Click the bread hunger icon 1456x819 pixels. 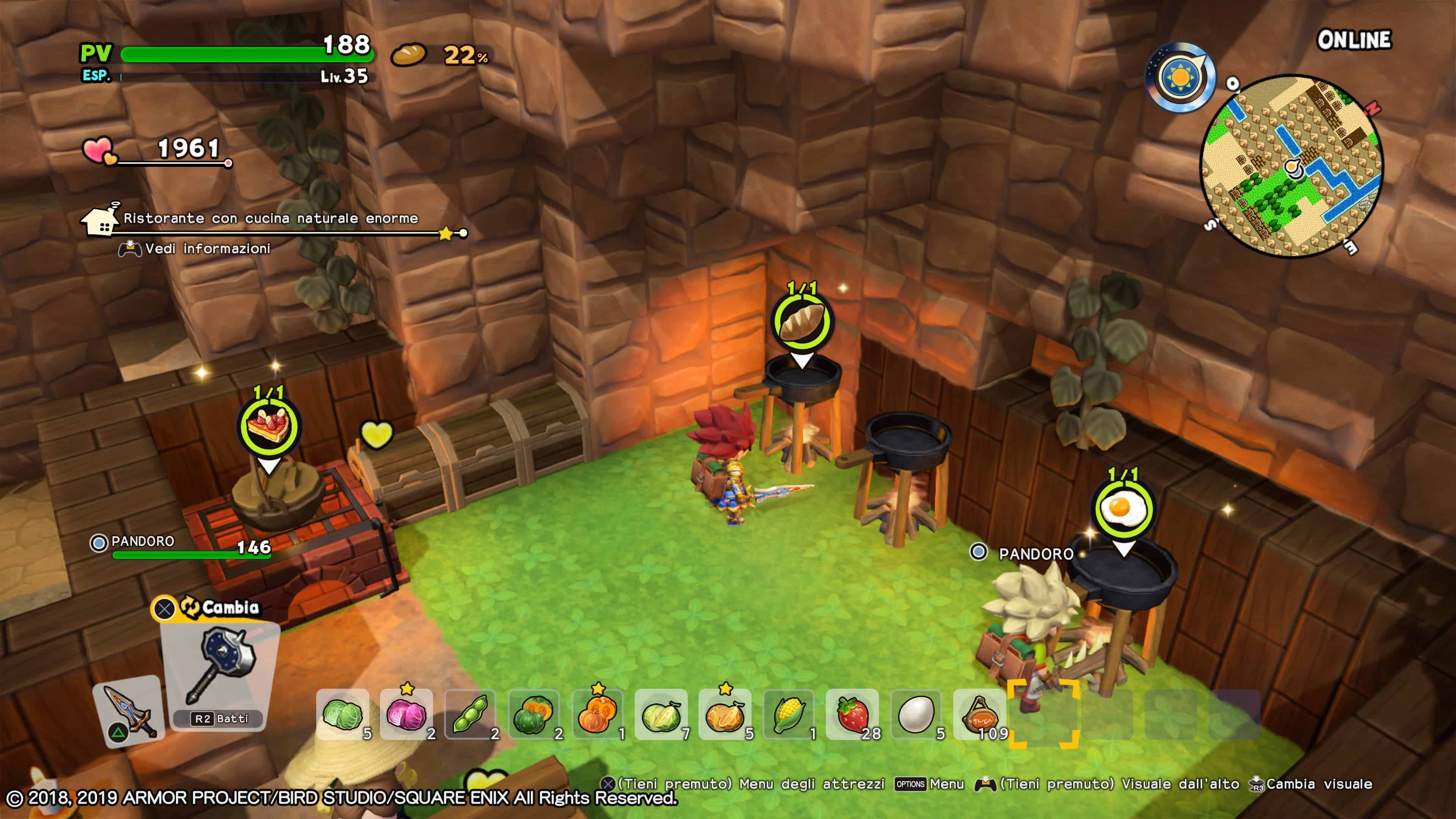point(409,55)
